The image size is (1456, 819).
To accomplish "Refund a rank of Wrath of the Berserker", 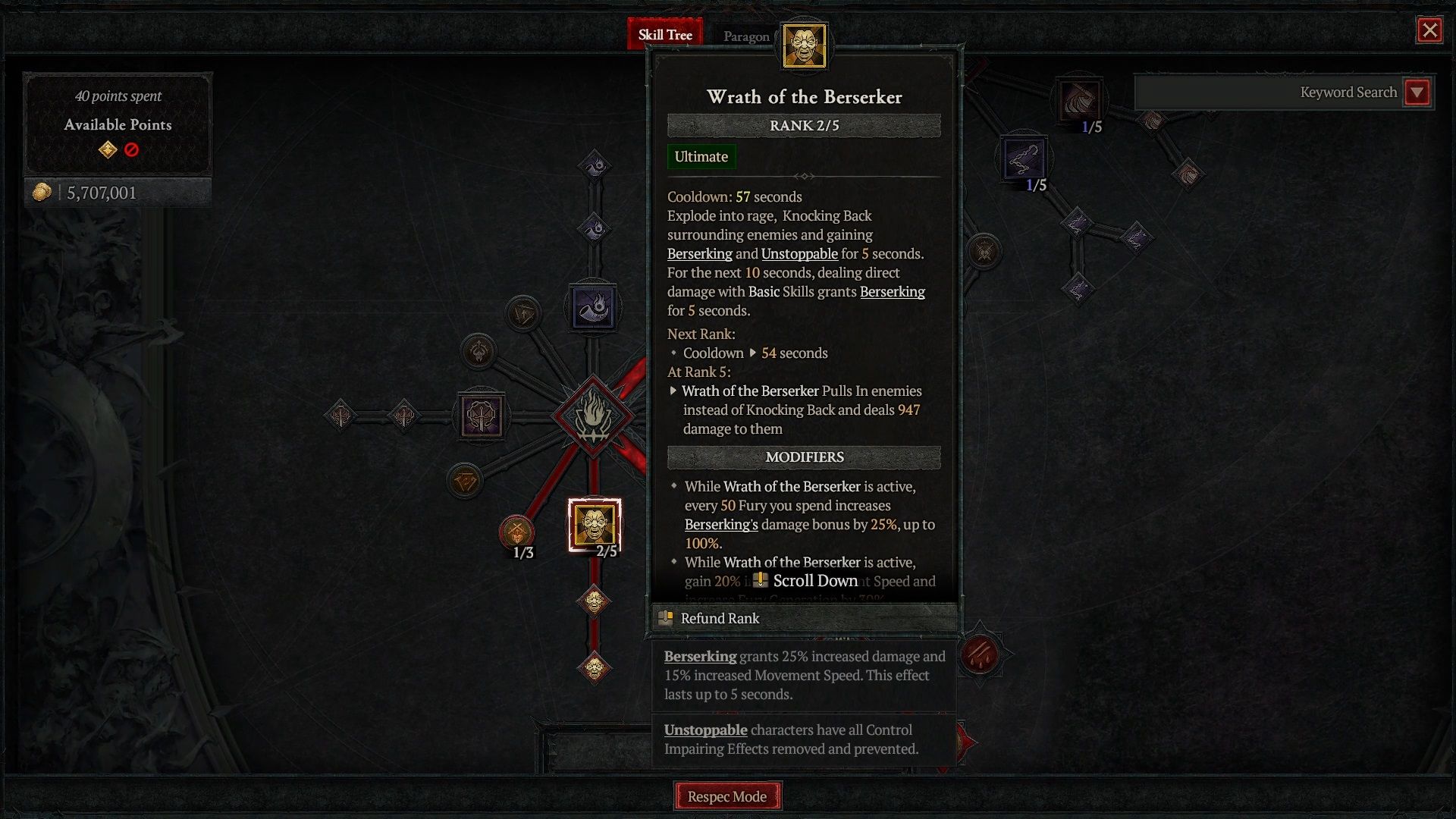I will (x=720, y=618).
